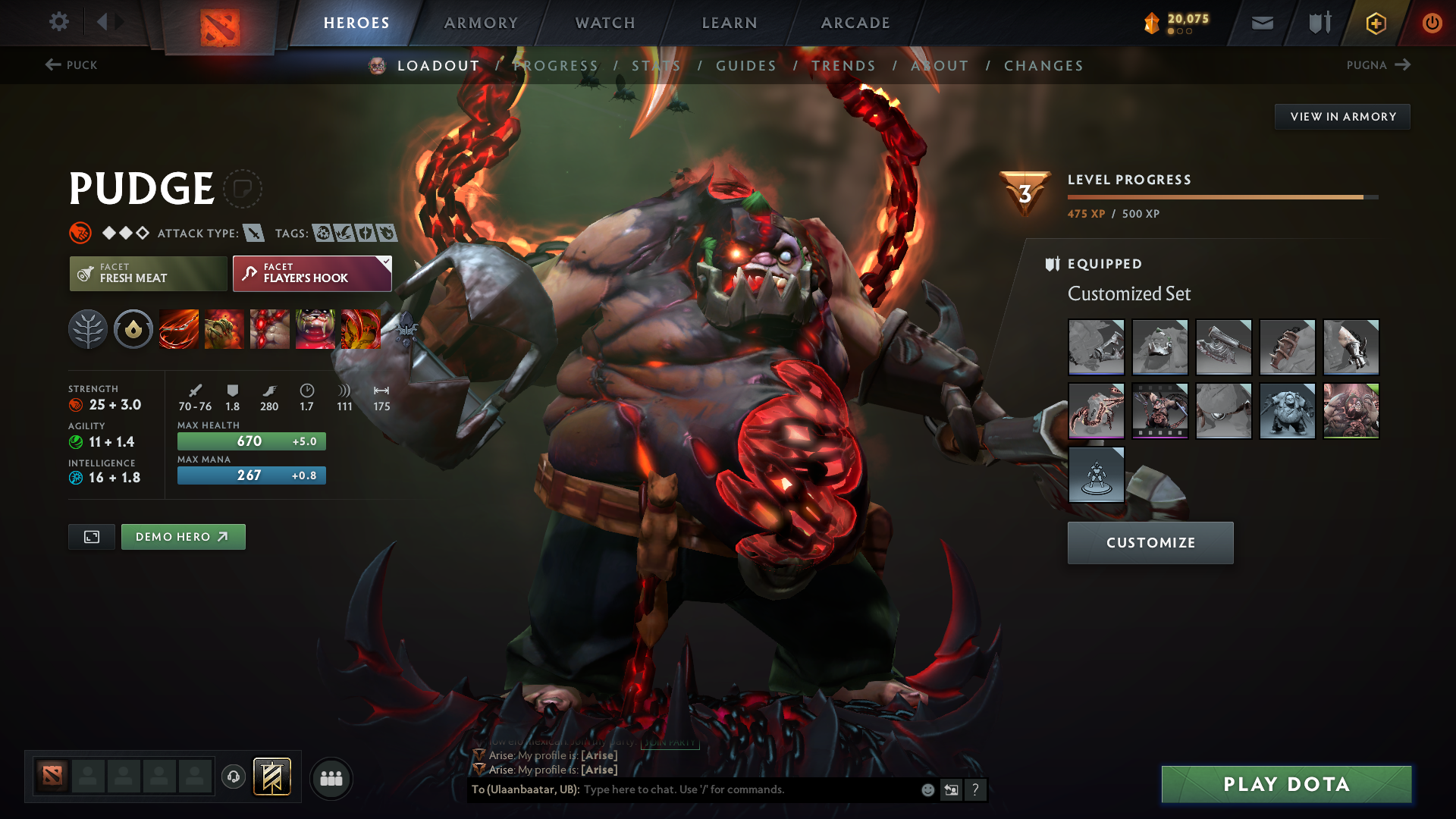Switch to the GUIDES tab
The height and width of the screenshot is (819, 1456).
pyautogui.click(x=745, y=66)
